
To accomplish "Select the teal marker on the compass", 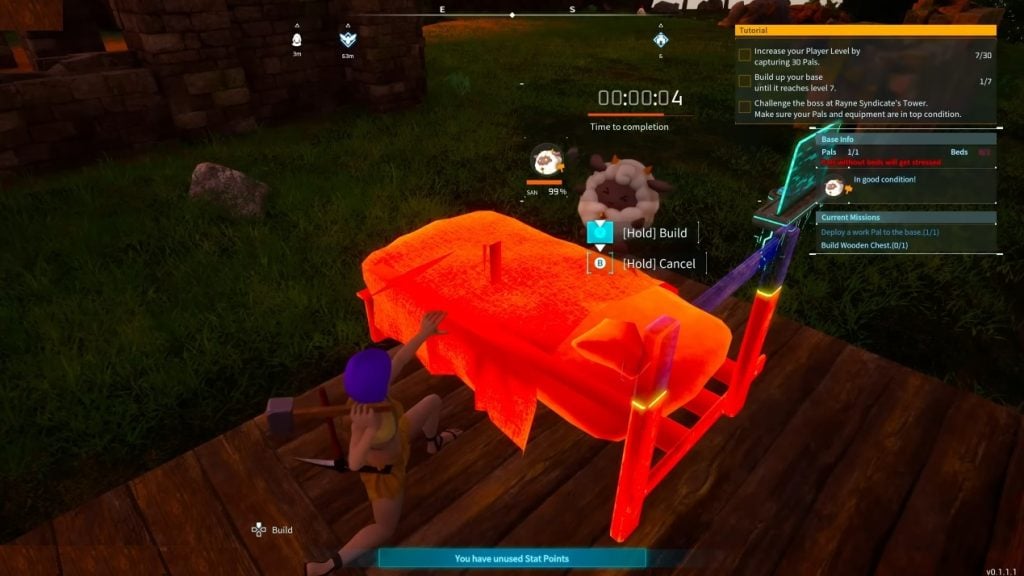I will 660,40.
